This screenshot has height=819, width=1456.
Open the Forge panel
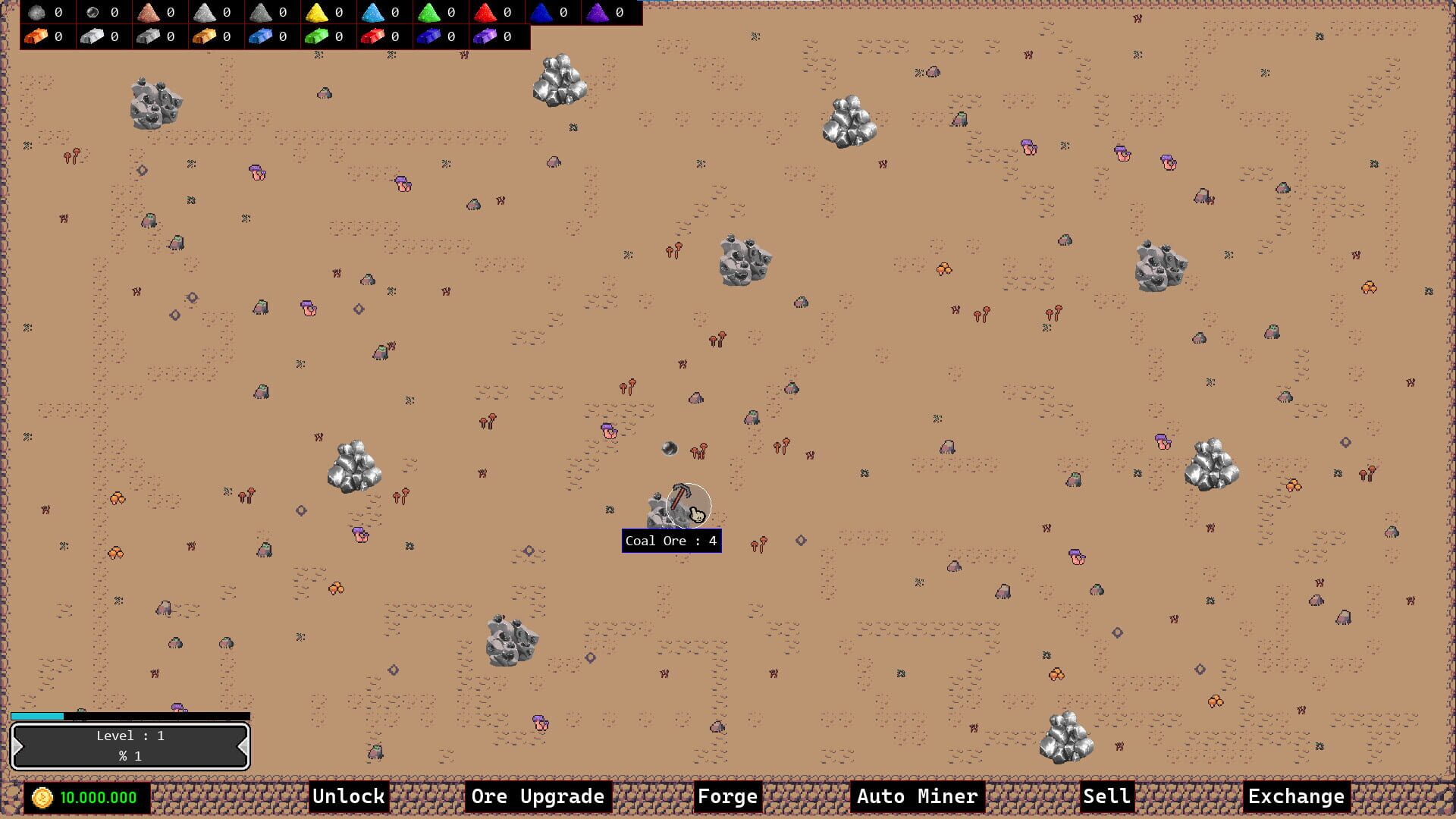727,796
